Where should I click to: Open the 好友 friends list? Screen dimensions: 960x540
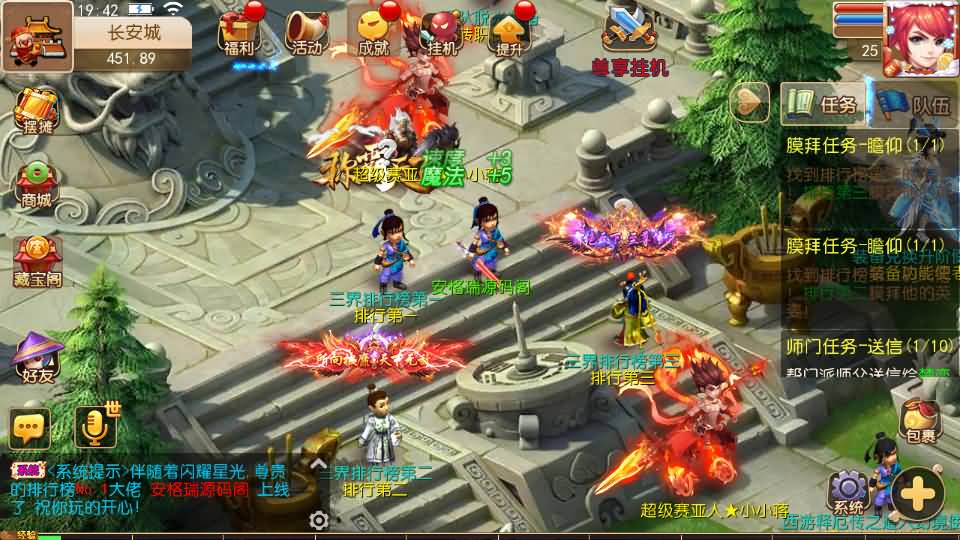[x=37, y=358]
